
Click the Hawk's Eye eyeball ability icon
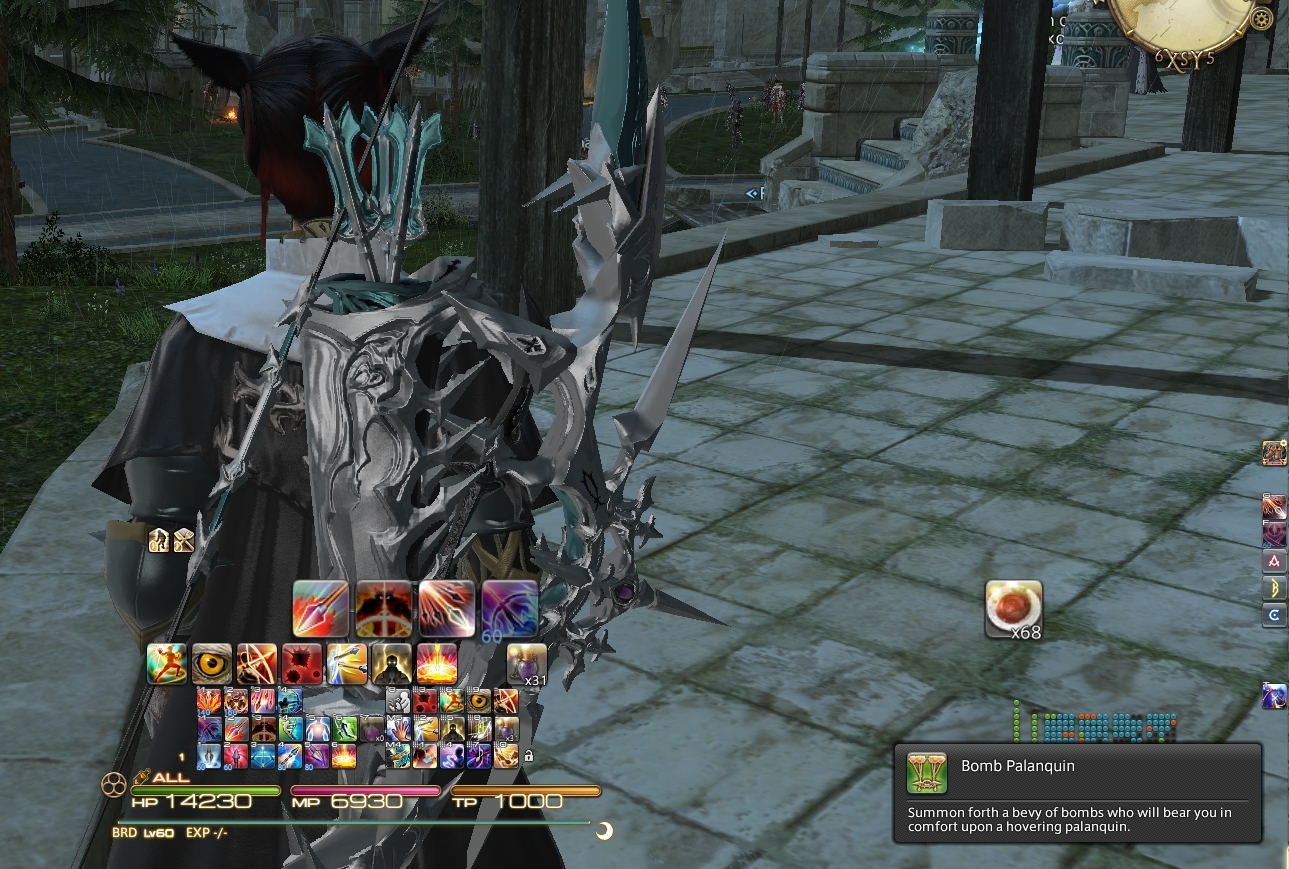point(211,664)
